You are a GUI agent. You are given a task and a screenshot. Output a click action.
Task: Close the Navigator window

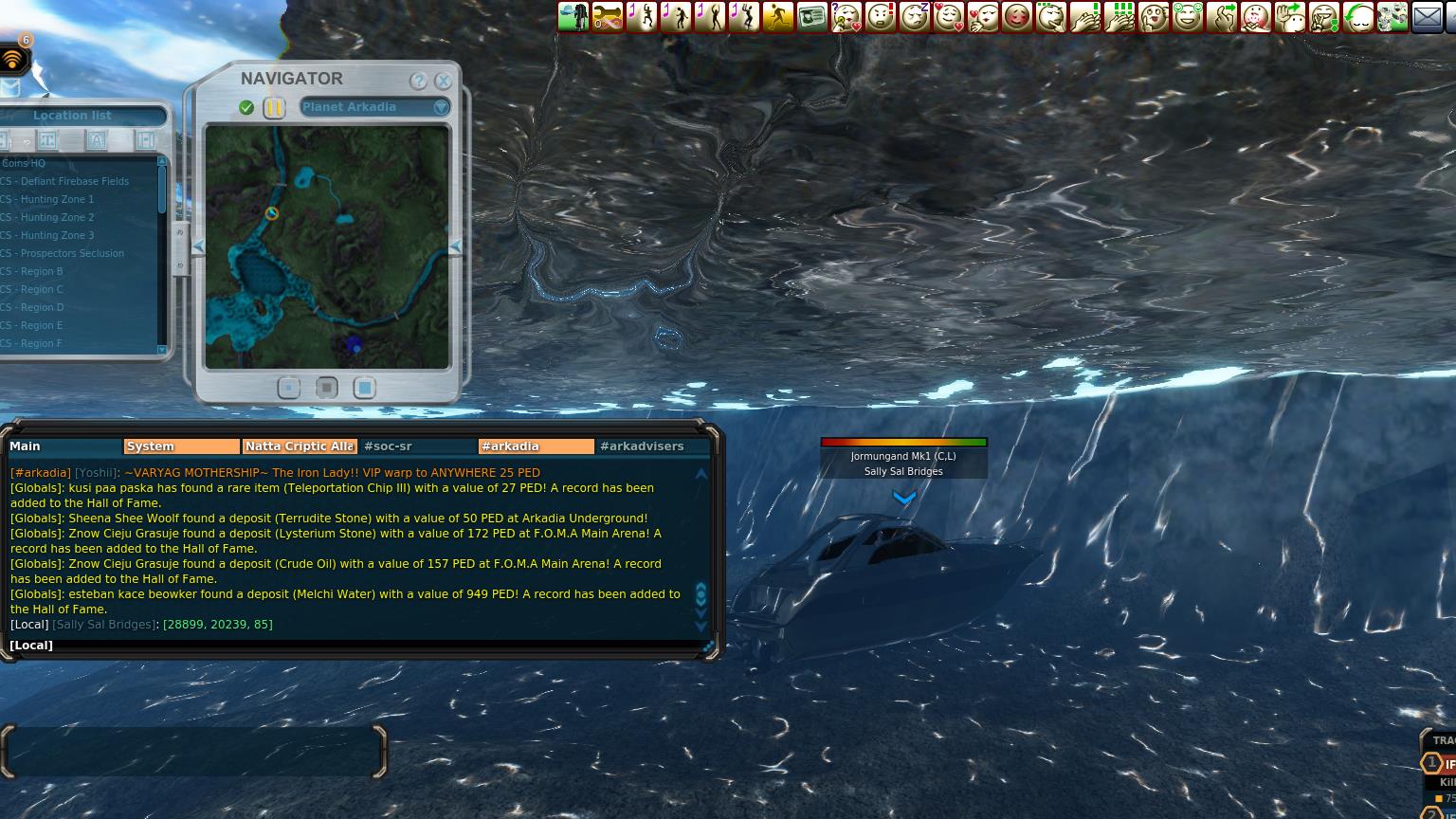coord(443,82)
